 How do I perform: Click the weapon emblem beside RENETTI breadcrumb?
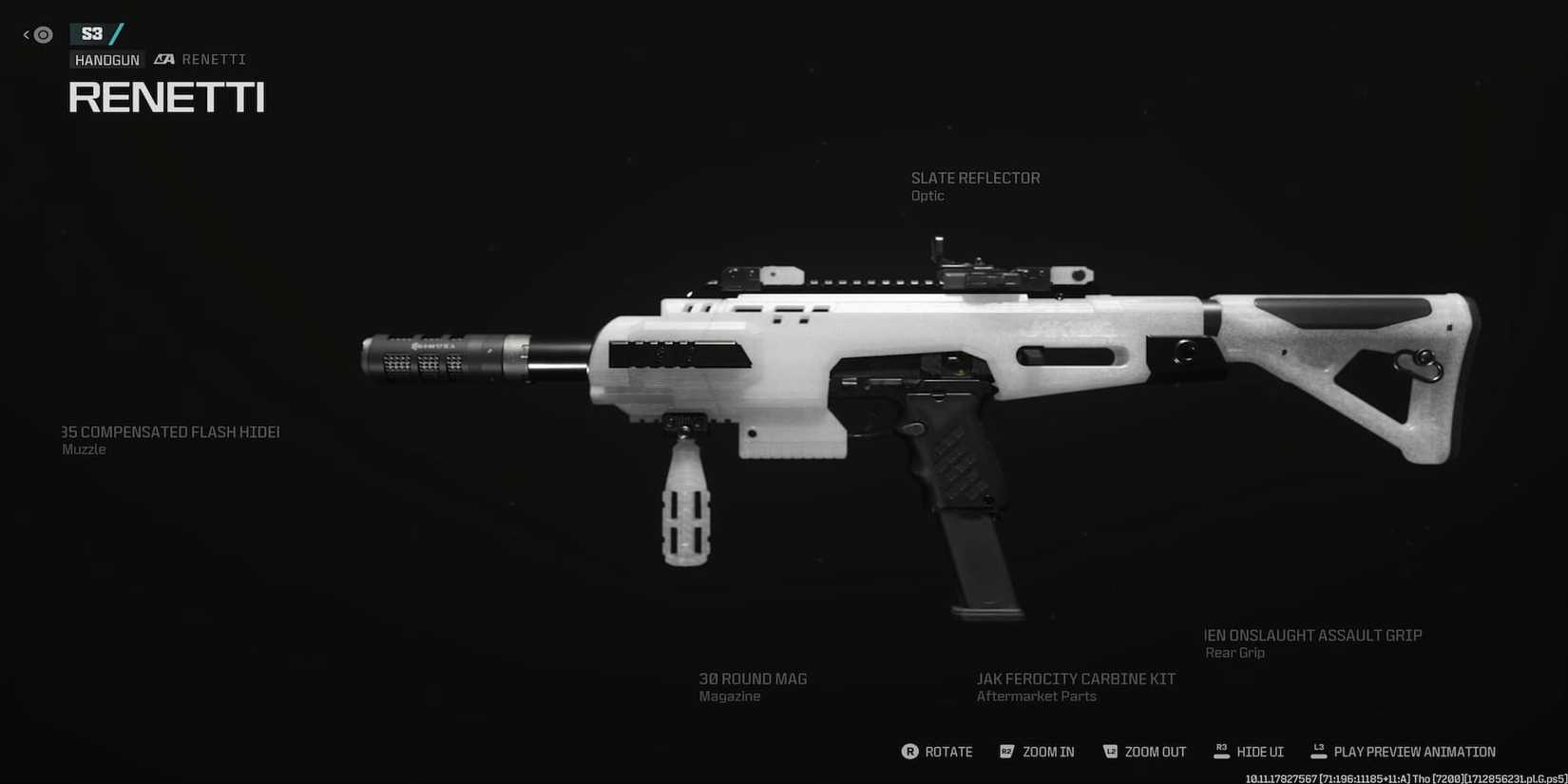coord(163,59)
